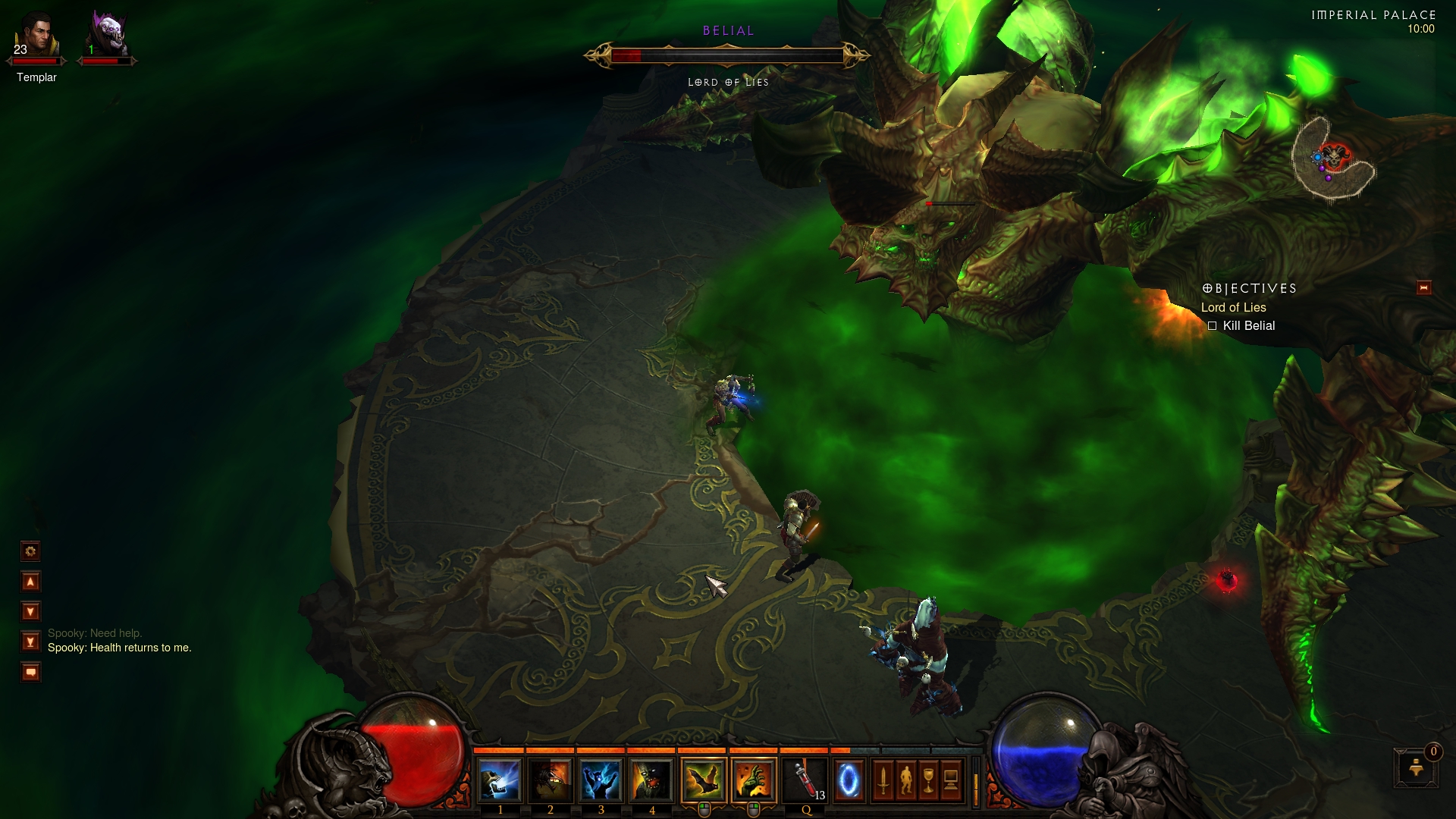Open the blue town portal
The image size is (1456, 819).
pos(849,780)
